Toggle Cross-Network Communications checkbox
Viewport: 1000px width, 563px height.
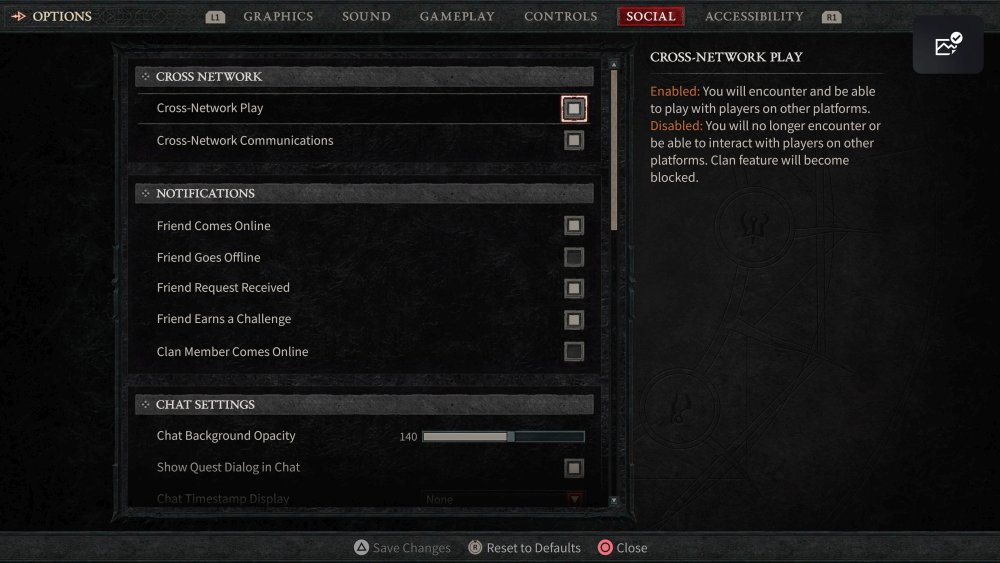pos(574,141)
